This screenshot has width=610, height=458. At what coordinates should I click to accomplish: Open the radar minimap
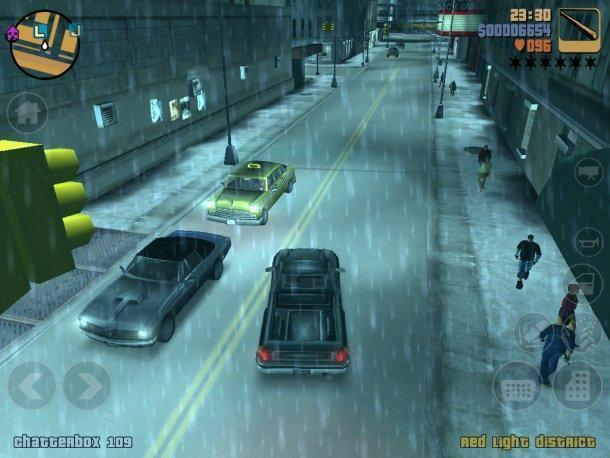pos(44,44)
